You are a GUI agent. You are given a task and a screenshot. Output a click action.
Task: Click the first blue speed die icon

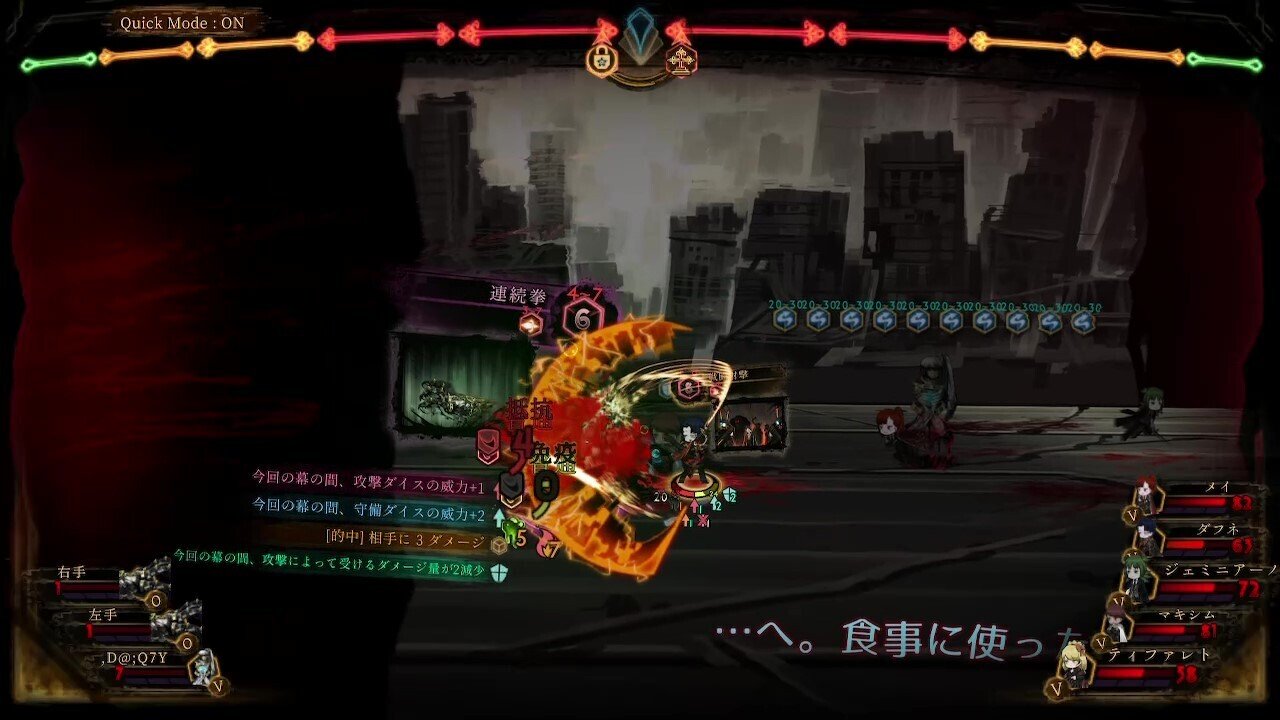pos(783,320)
